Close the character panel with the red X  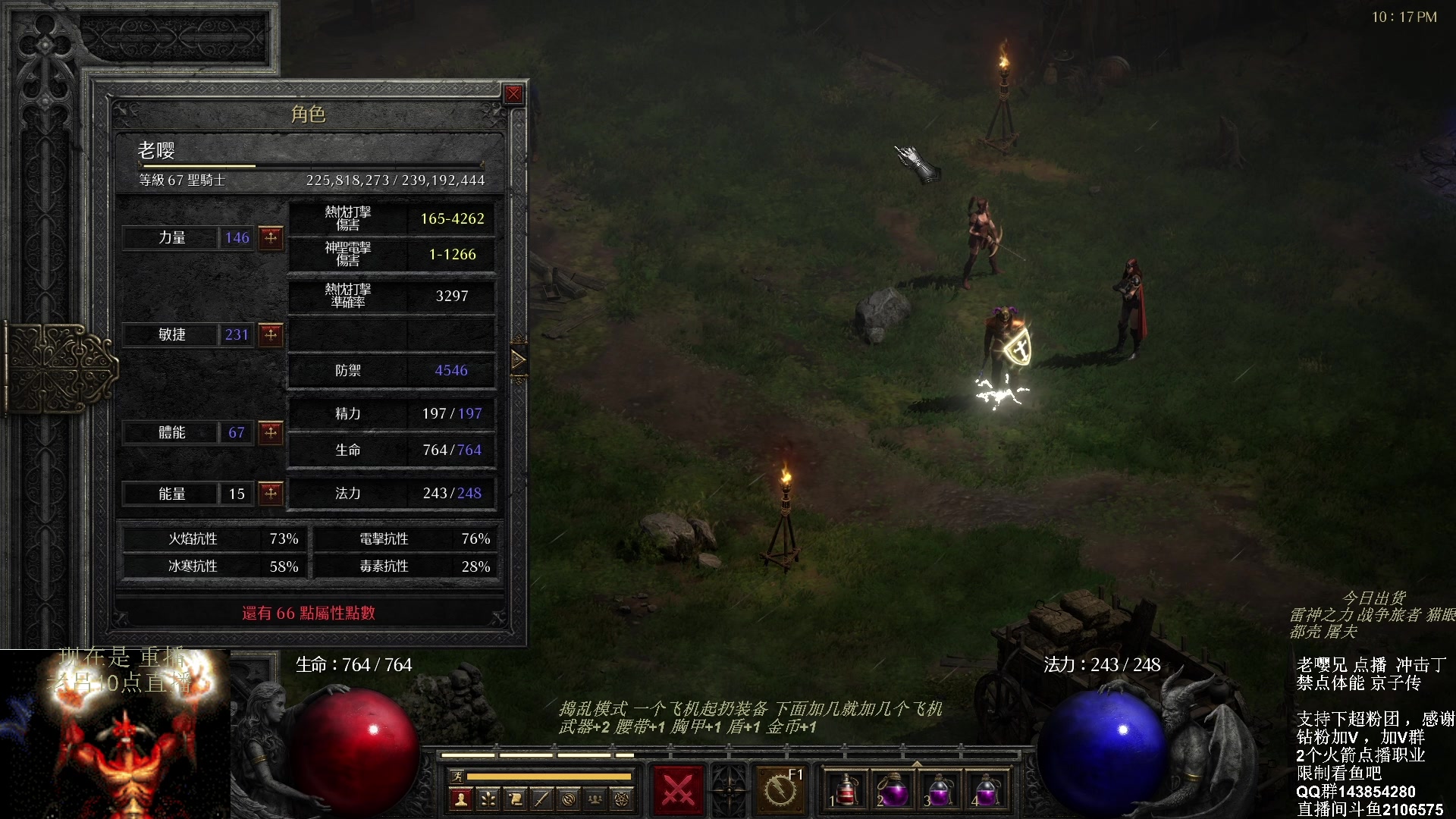[x=513, y=94]
